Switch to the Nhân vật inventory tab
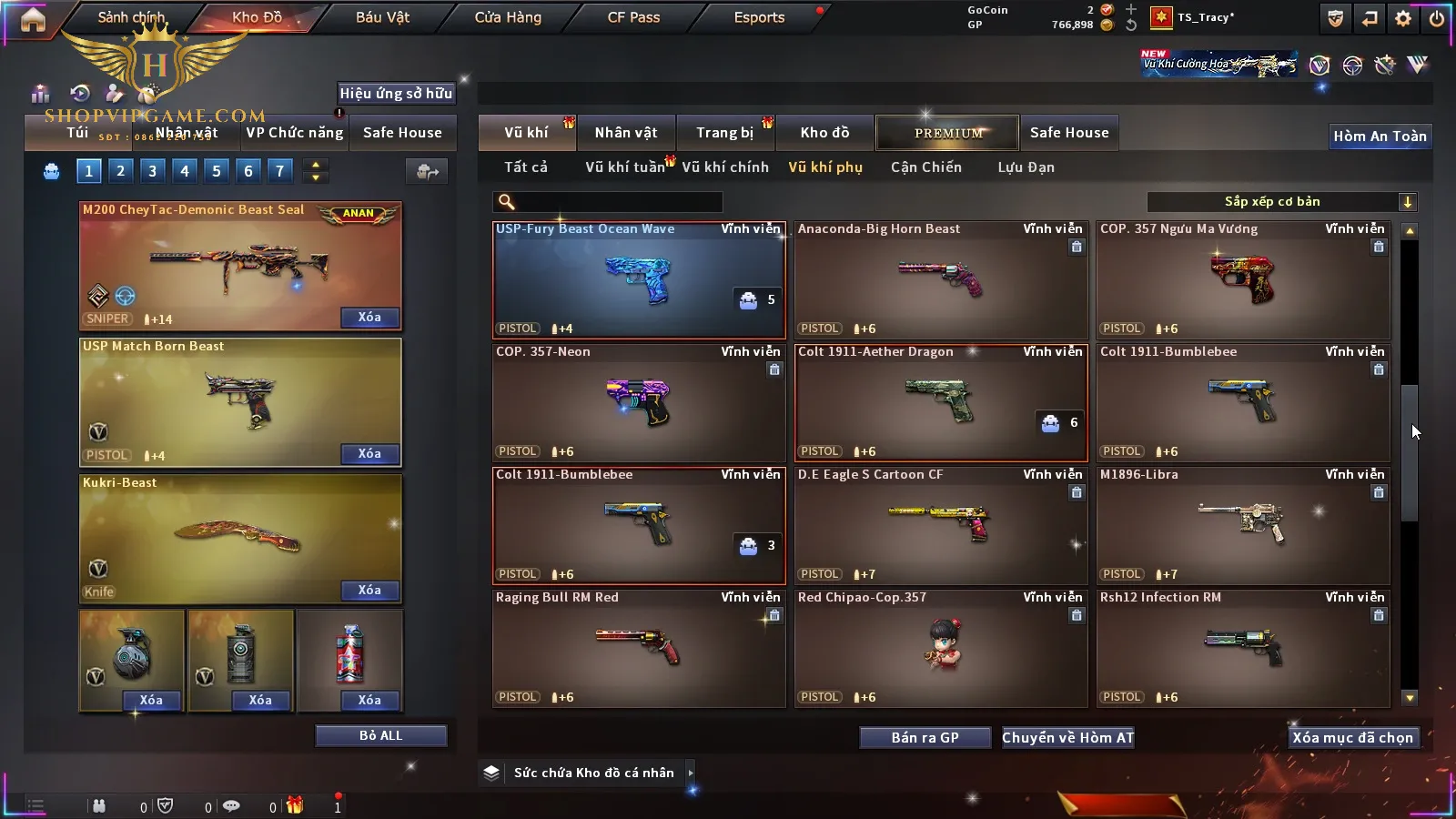This screenshot has height=819, width=1456. (626, 133)
